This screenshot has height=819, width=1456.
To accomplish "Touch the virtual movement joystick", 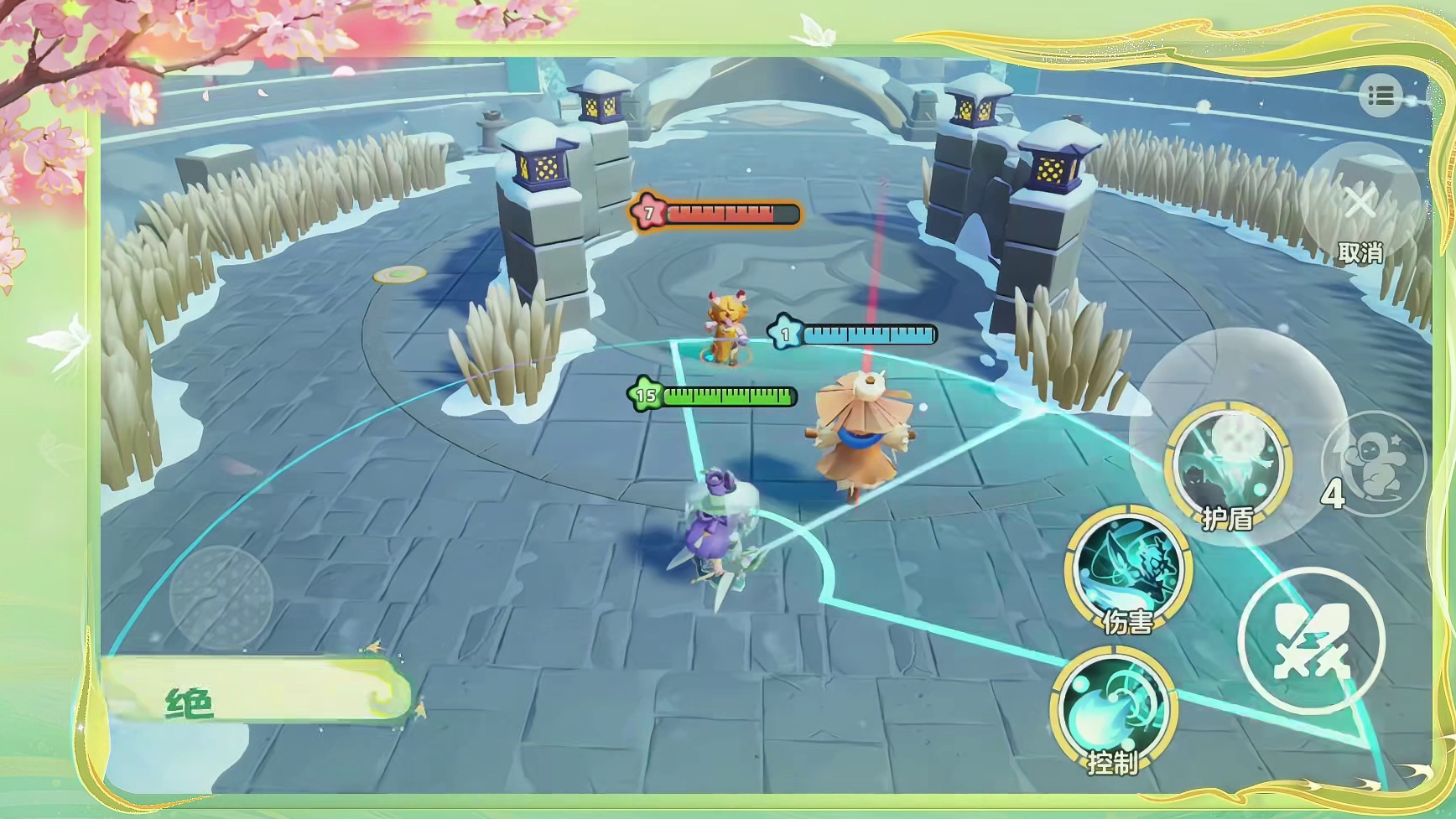I will [221, 597].
